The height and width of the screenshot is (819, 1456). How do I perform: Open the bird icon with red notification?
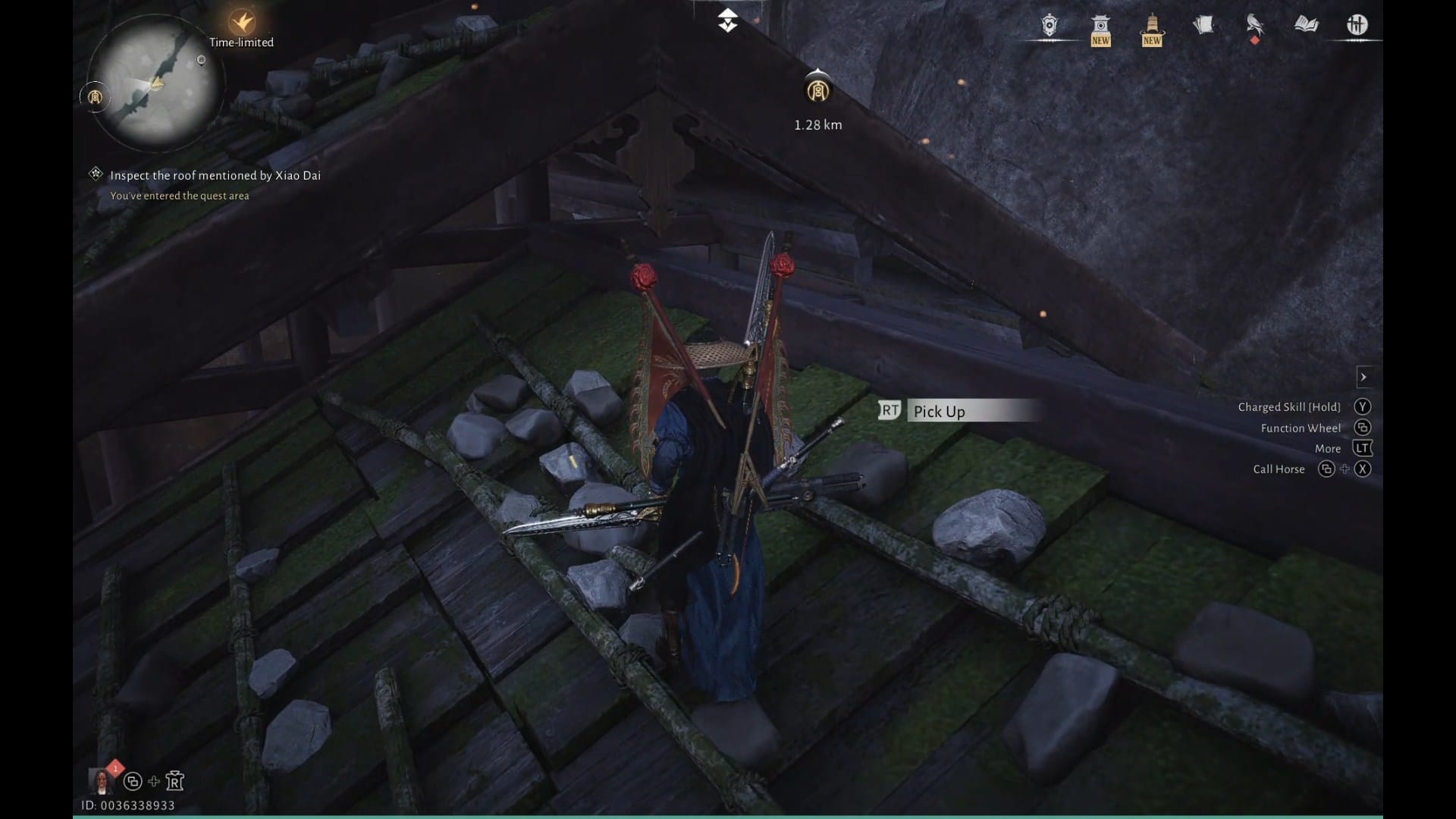click(1254, 26)
